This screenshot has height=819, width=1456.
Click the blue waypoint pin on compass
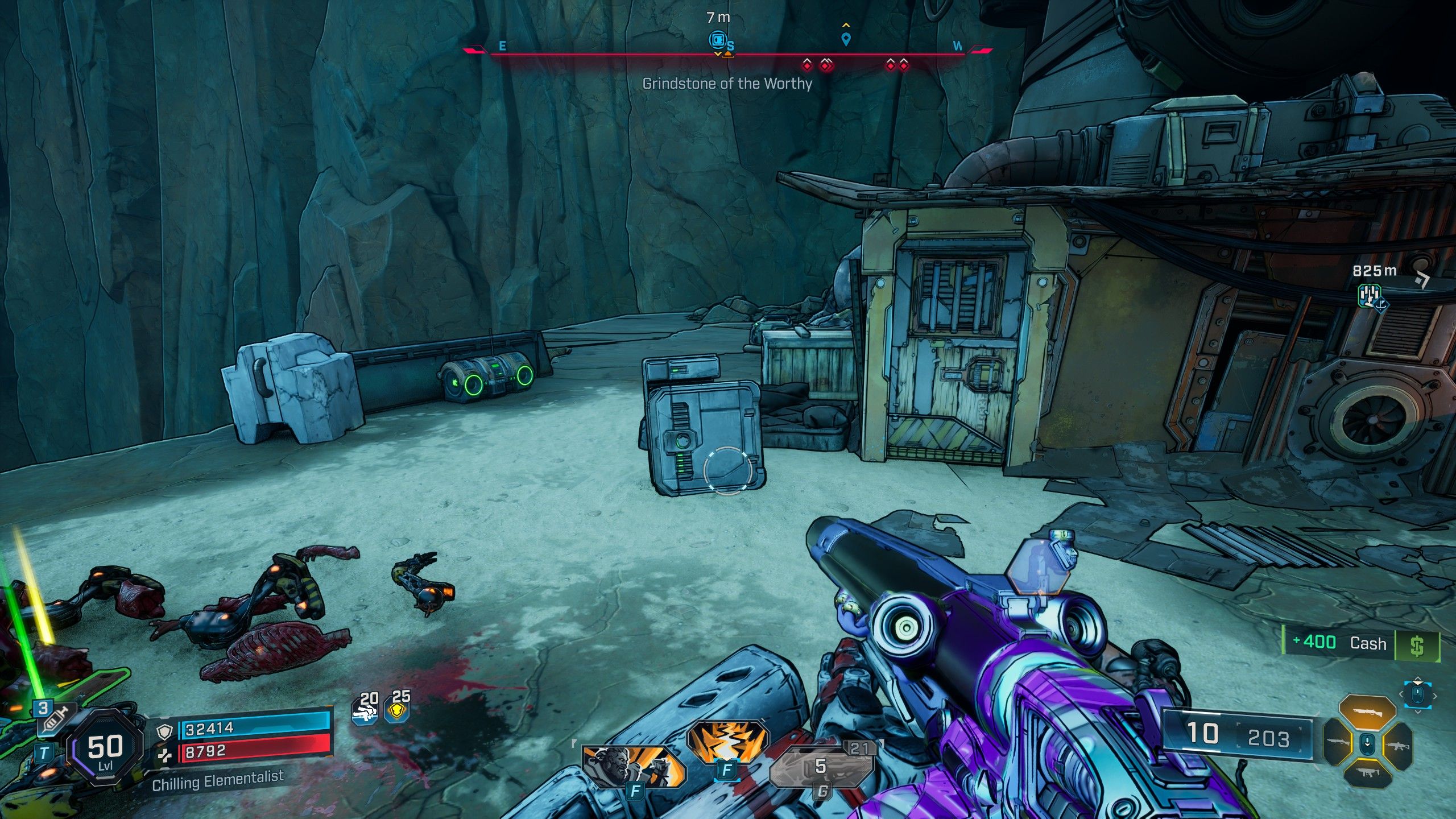(x=846, y=39)
